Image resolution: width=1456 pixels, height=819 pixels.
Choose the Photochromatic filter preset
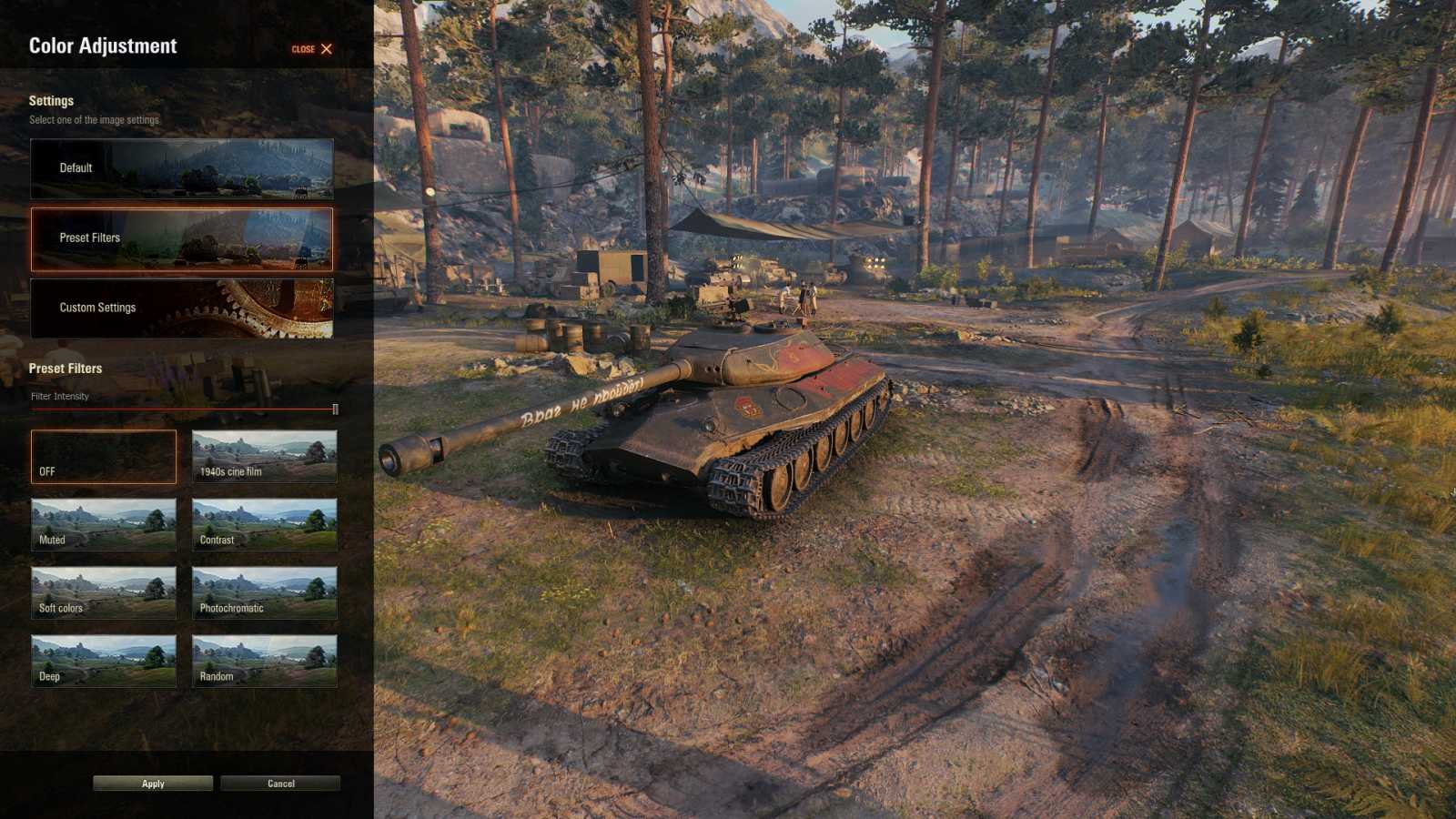click(x=265, y=592)
